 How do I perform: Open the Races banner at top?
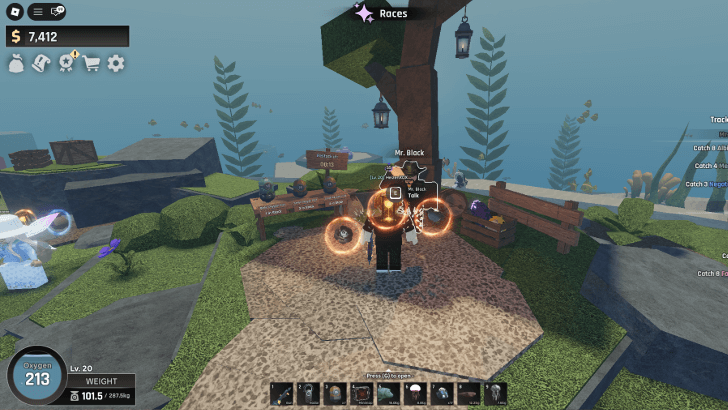(x=380, y=13)
